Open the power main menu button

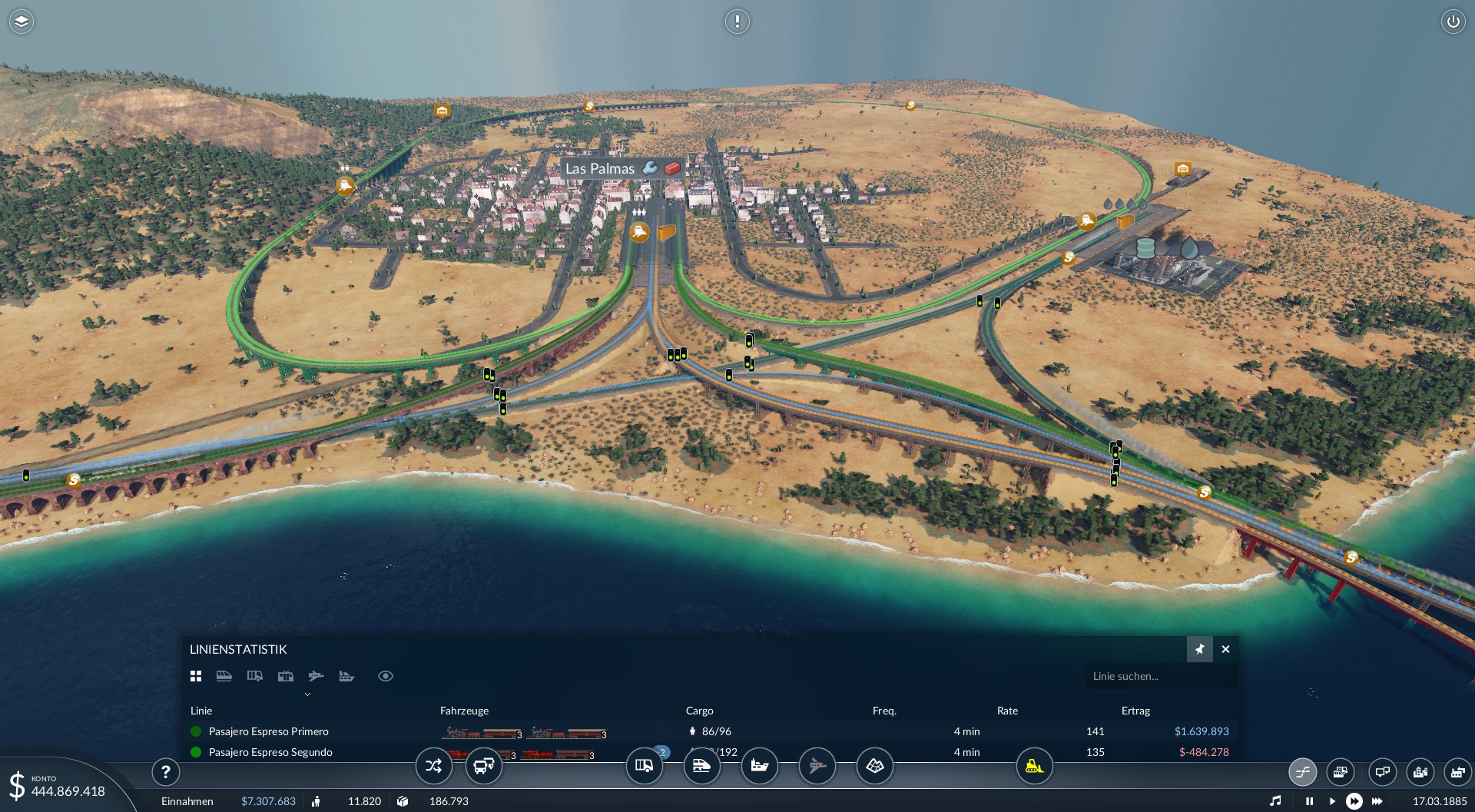click(x=1453, y=22)
